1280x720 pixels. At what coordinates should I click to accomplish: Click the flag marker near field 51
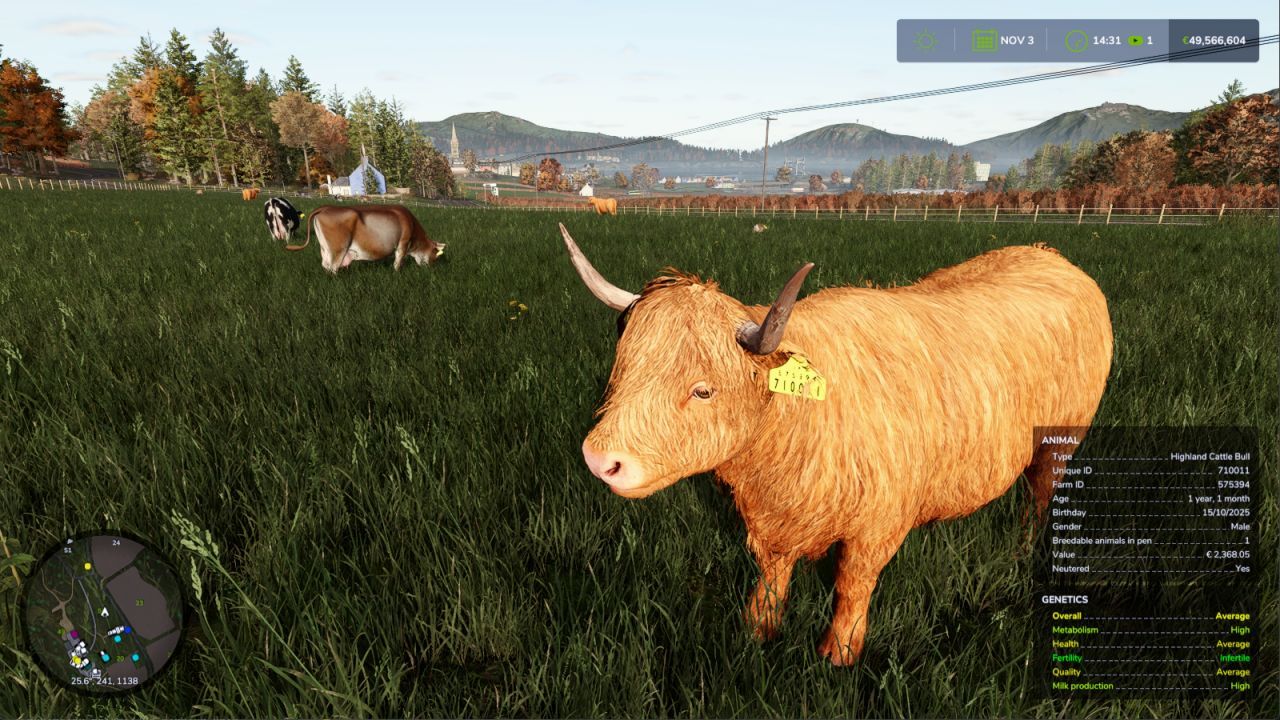pyautogui.click(x=69, y=541)
